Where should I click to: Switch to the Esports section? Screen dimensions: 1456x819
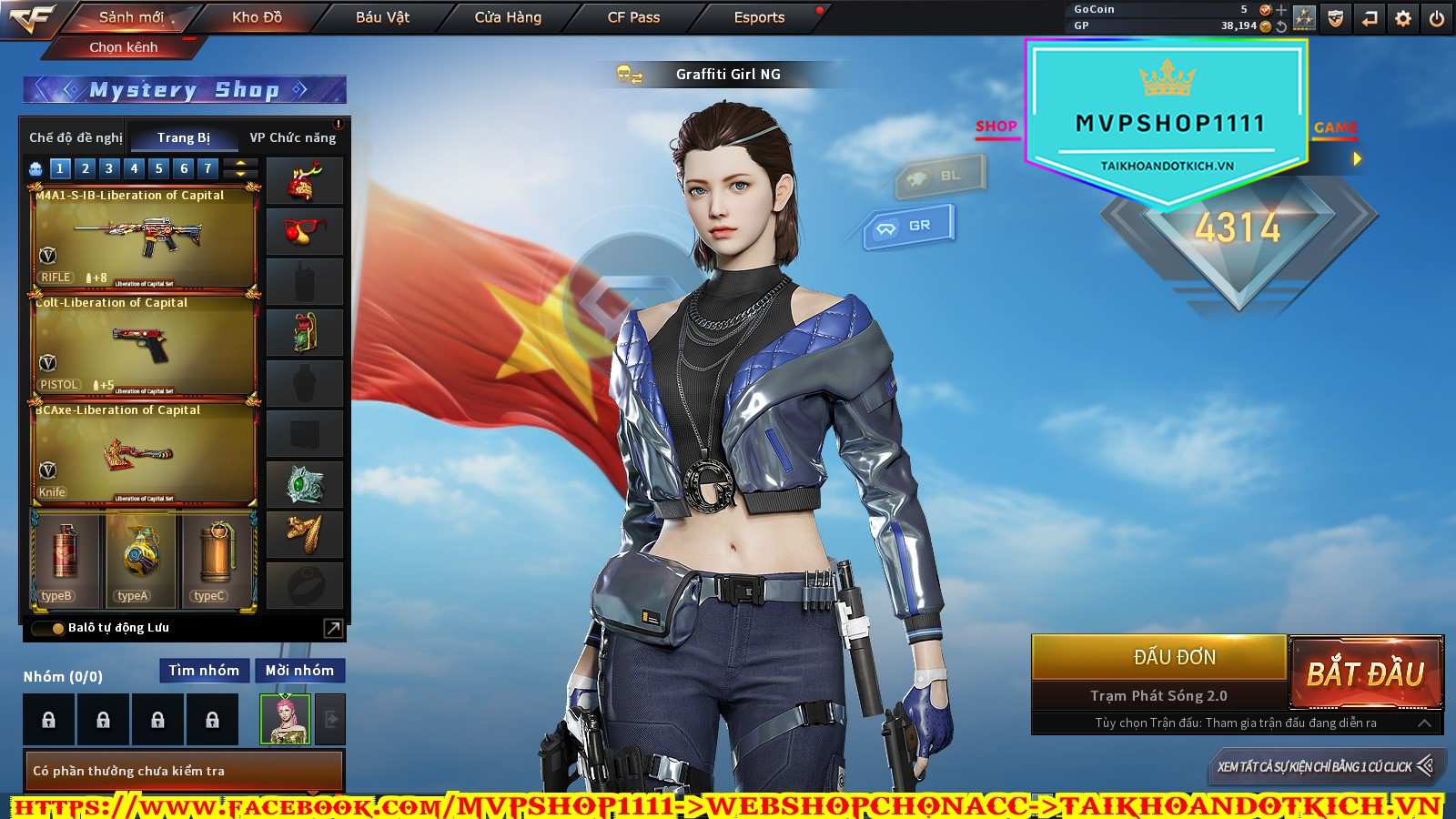(x=759, y=17)
